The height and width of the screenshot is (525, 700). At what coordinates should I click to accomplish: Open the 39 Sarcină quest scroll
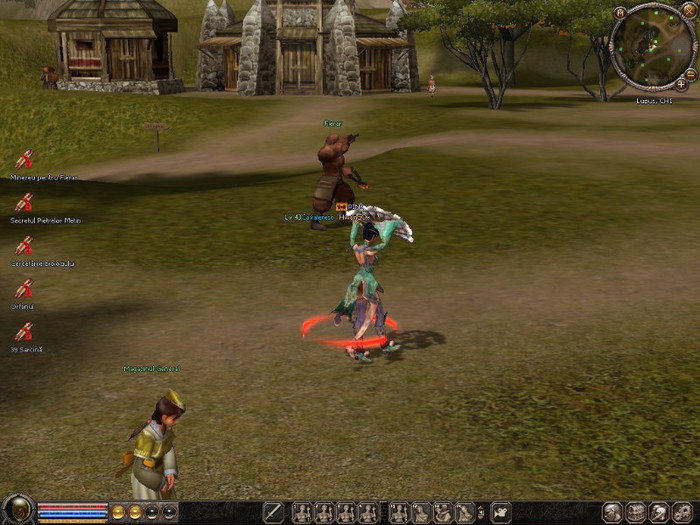24,331
